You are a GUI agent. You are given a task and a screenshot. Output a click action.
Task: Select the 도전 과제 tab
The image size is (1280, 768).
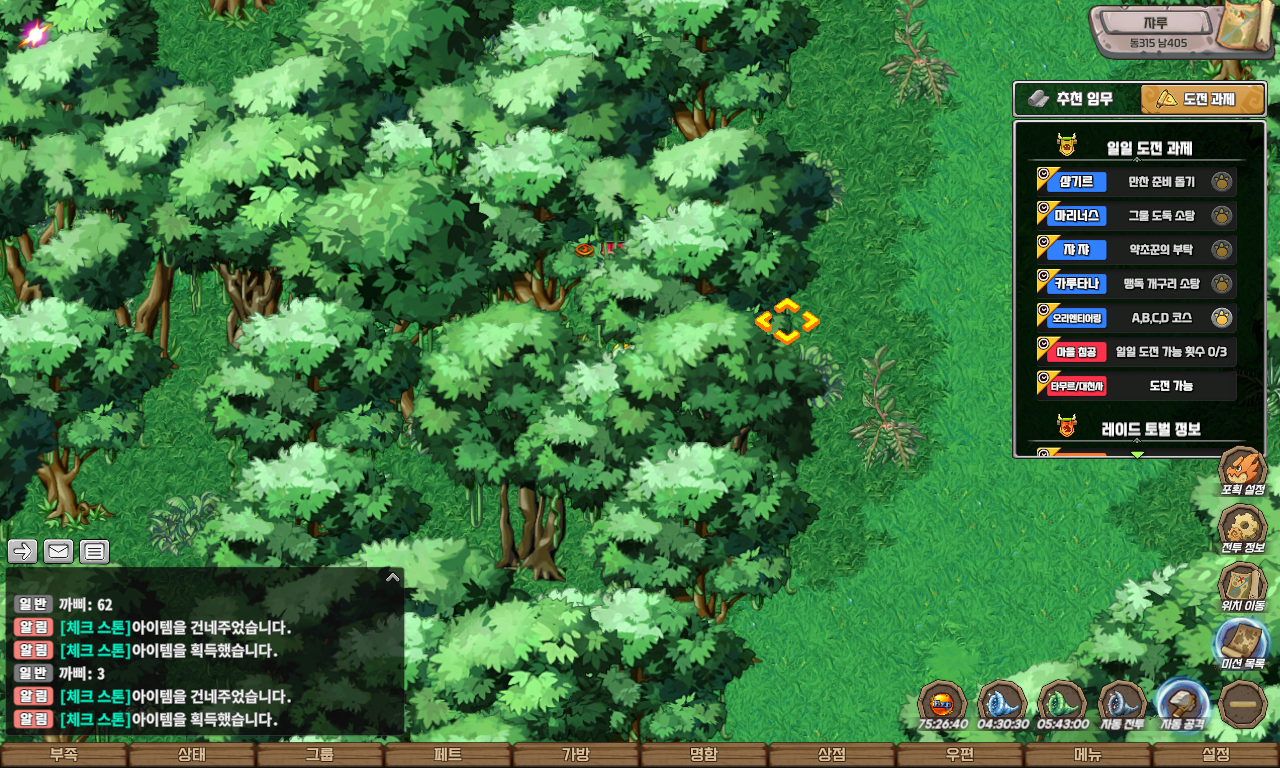coord(1203,99)
